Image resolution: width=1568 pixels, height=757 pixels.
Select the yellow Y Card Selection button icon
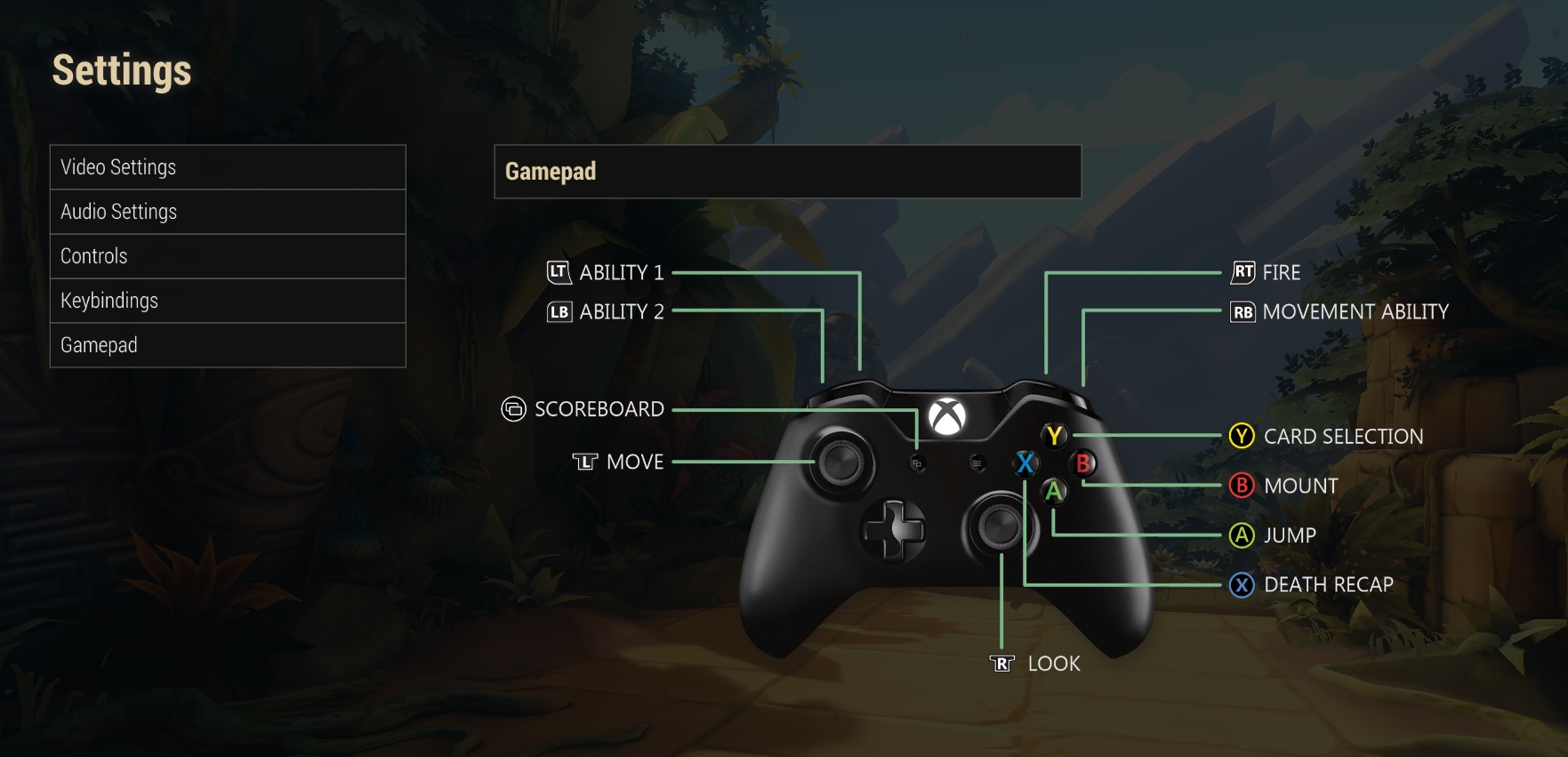tap(1053, 436)
